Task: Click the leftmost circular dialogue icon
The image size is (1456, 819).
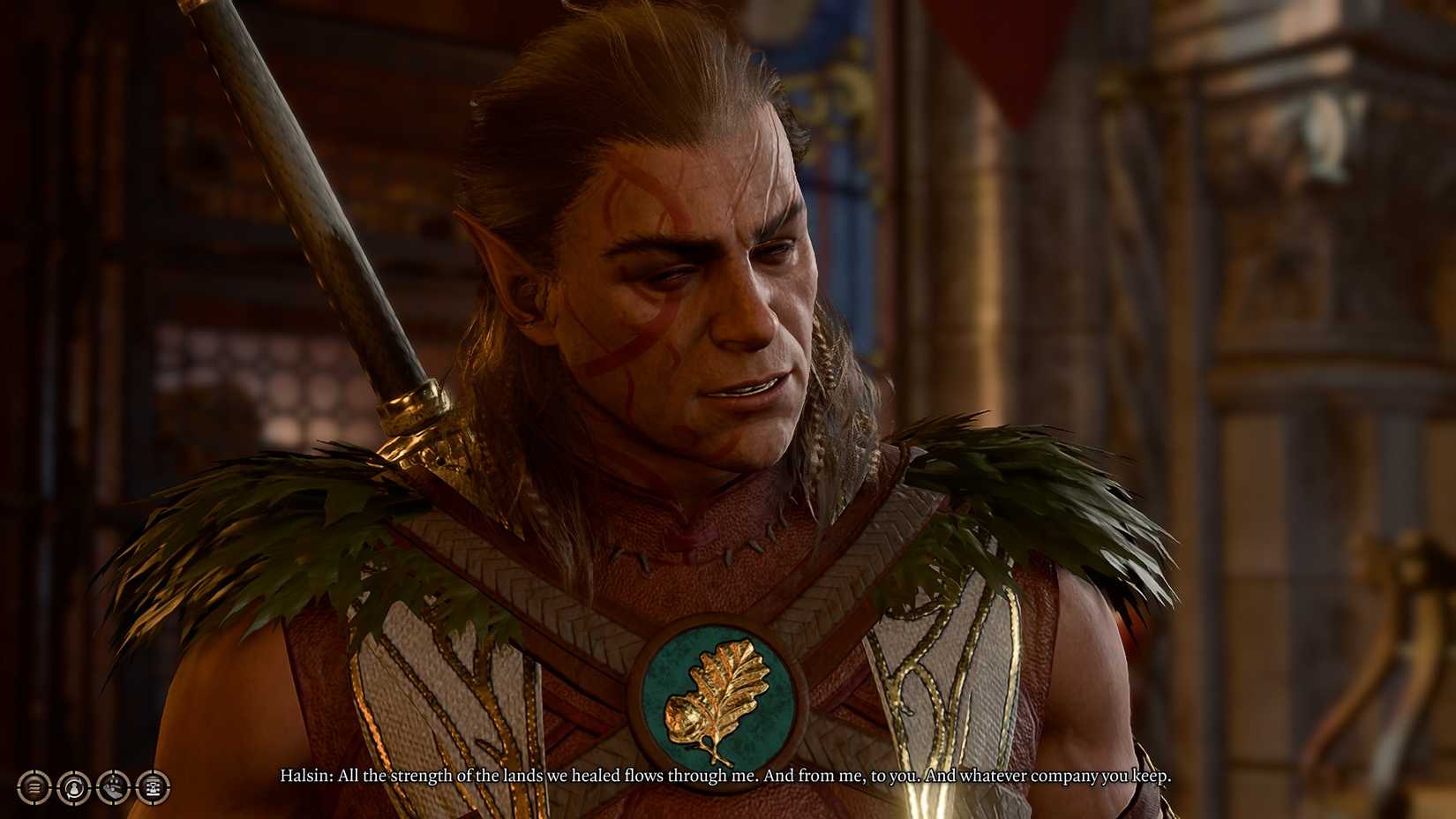Action: [34, 785]
